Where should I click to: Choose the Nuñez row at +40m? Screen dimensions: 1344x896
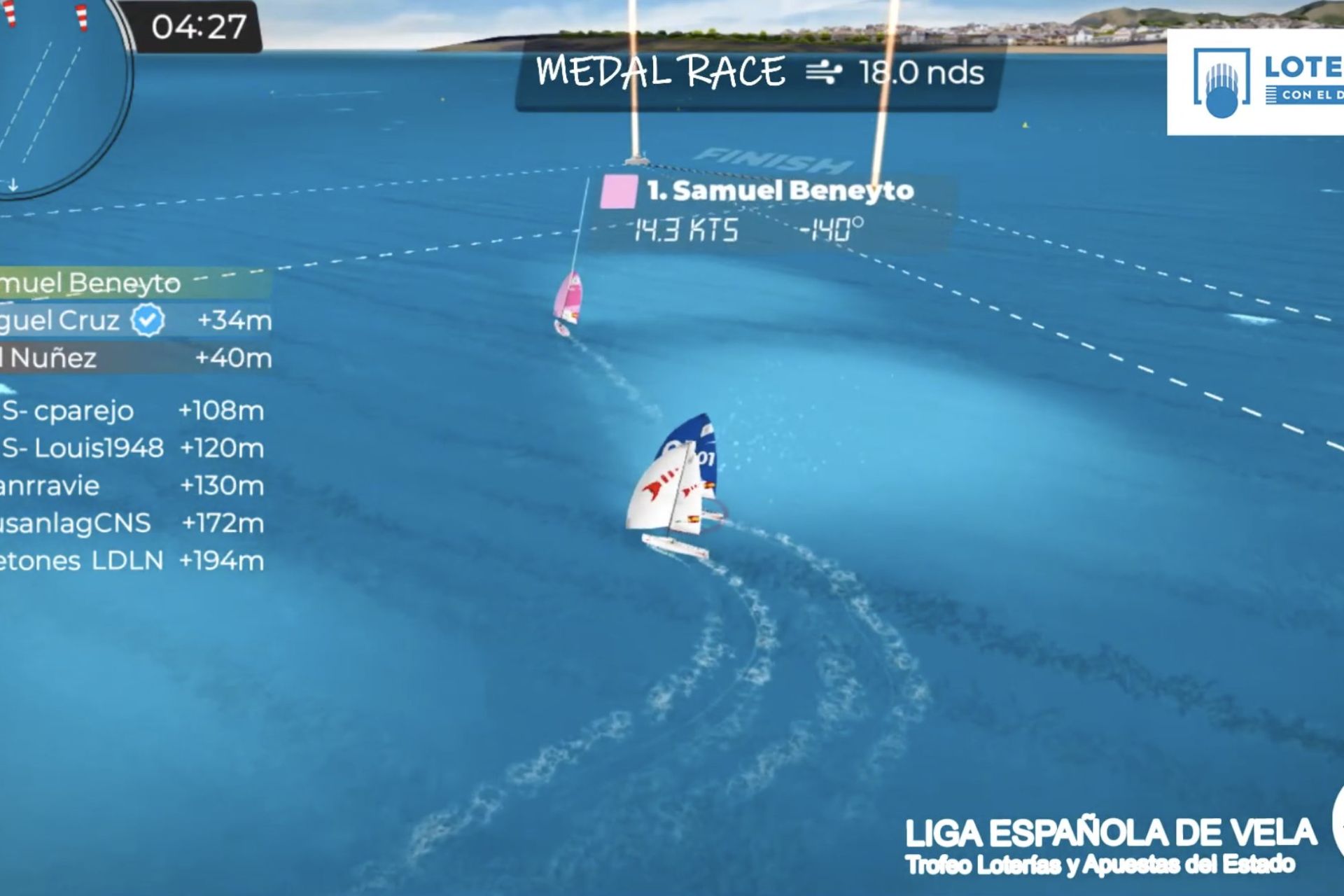point(133,358)
